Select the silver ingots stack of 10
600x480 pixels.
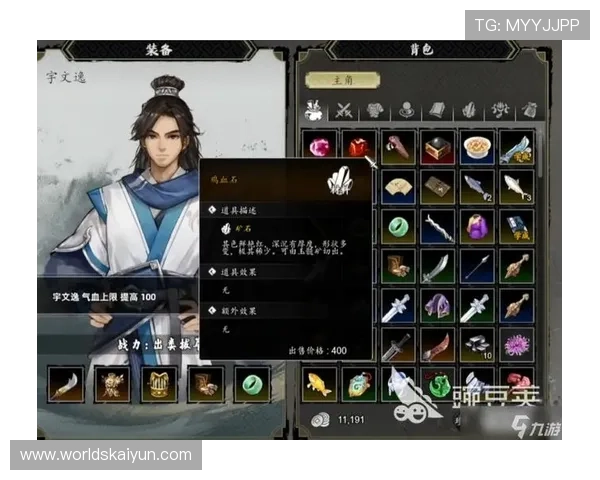[x=477, y=344]
